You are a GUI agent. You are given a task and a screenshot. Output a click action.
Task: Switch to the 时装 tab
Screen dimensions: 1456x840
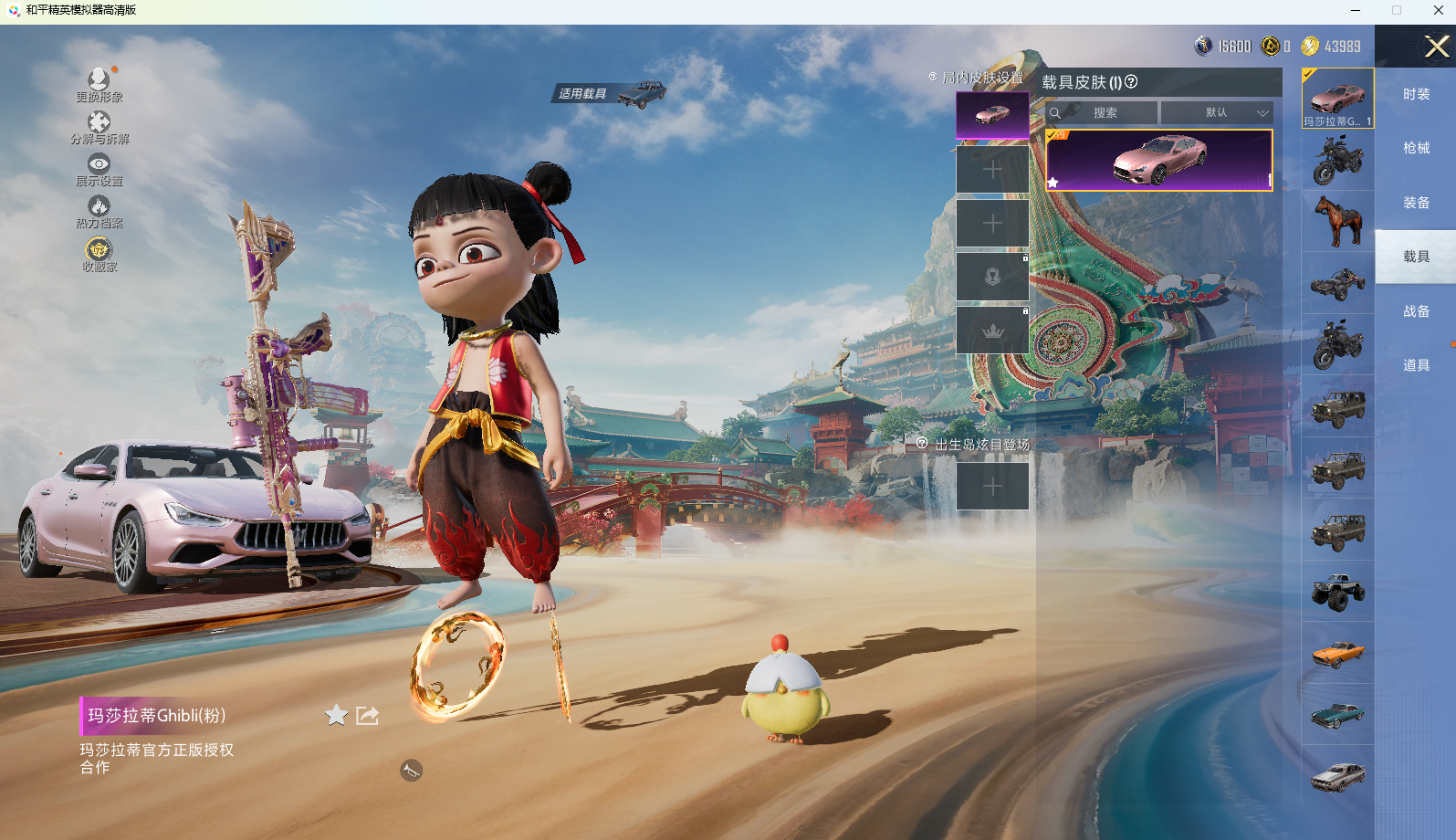1416,94
